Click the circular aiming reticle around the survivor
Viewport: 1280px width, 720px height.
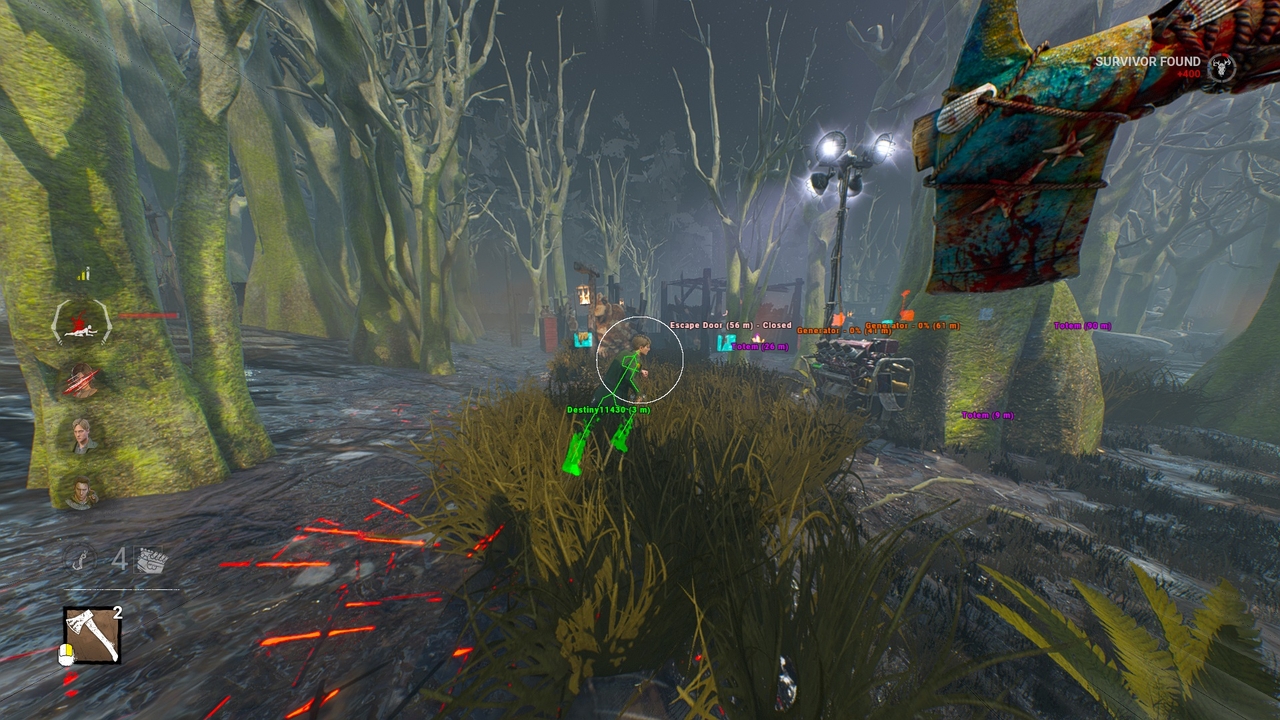click(x=639, y=360)
